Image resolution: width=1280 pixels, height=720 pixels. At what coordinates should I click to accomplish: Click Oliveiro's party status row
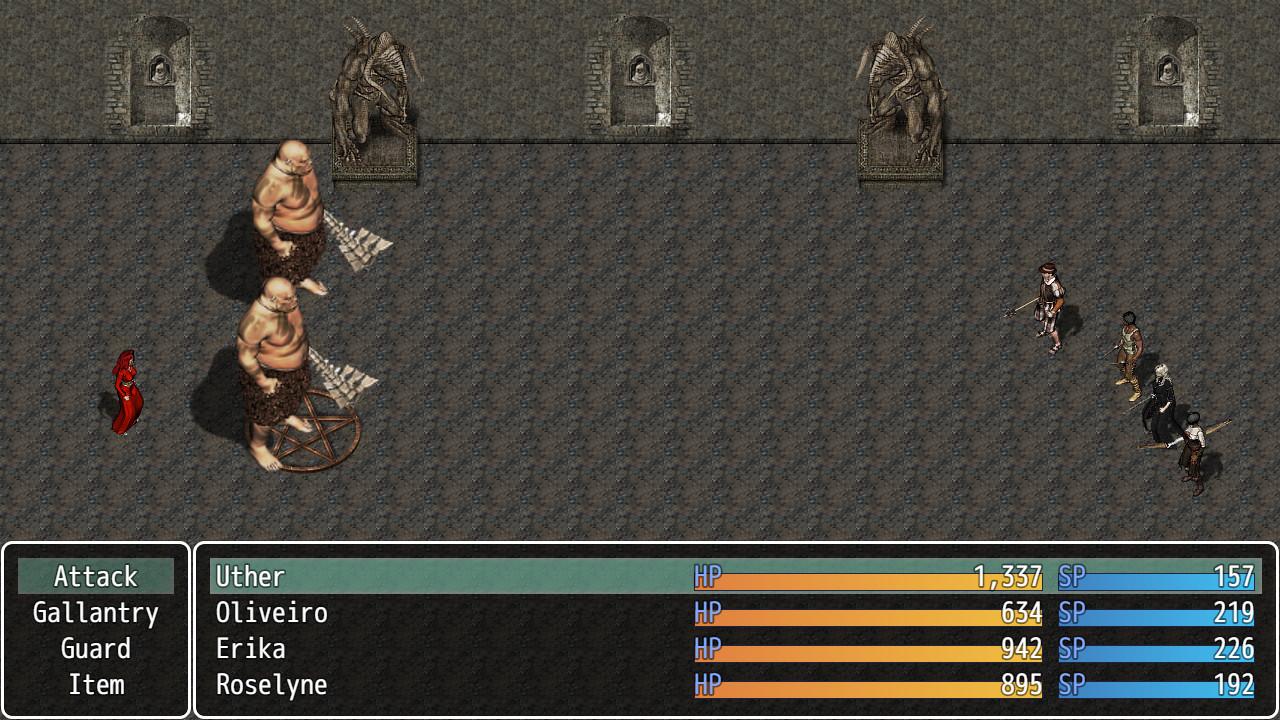click(x=735, y=613)
